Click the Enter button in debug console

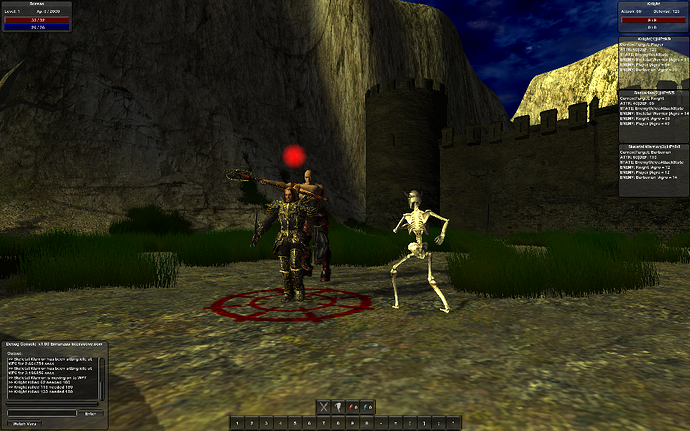click(x=89, y=411)
